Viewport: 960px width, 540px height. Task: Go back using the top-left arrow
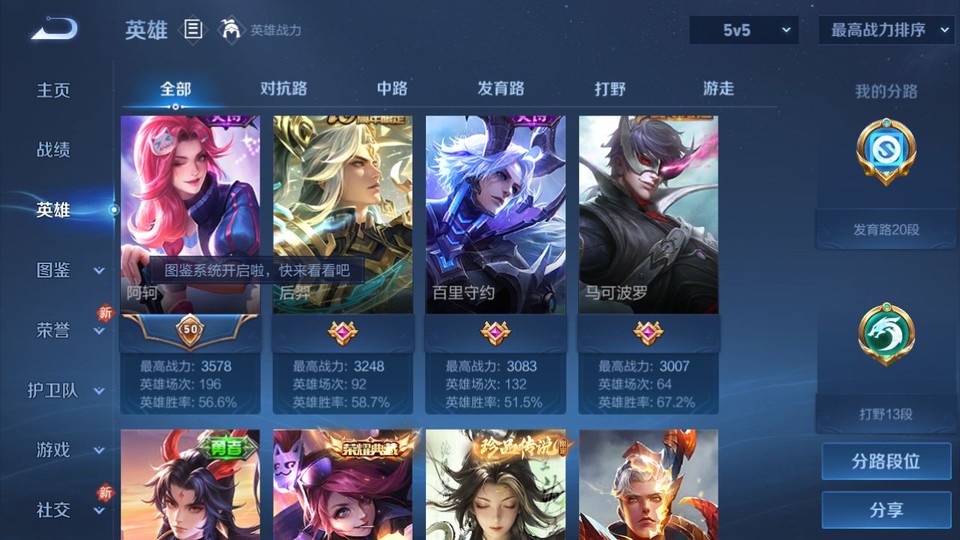[54, 30]
